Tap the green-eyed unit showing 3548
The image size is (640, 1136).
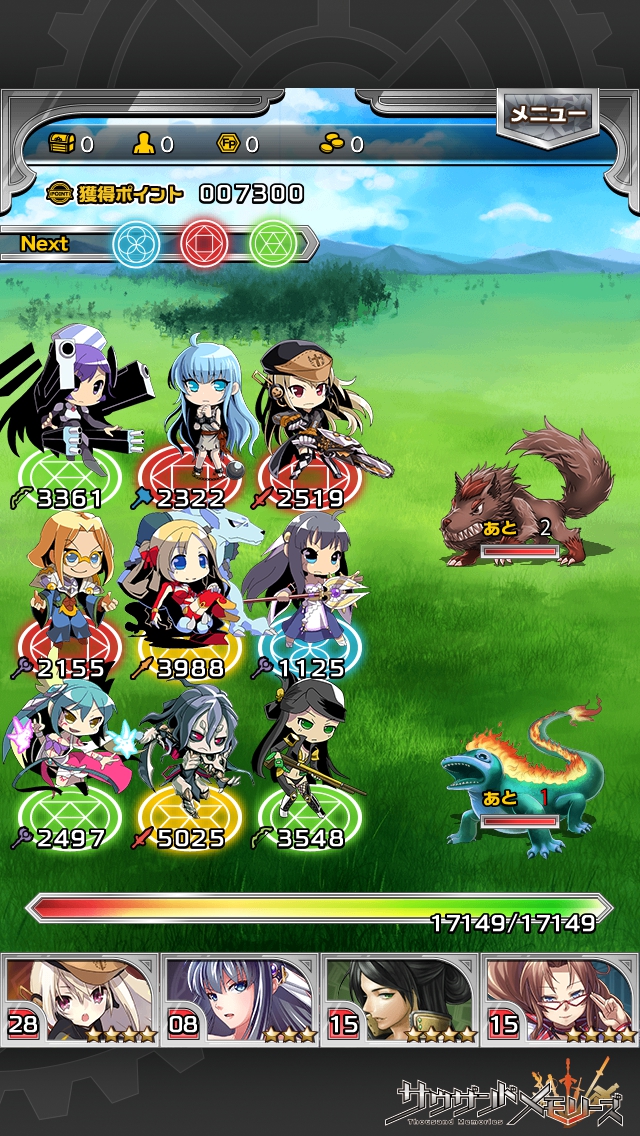click(306, 765)
